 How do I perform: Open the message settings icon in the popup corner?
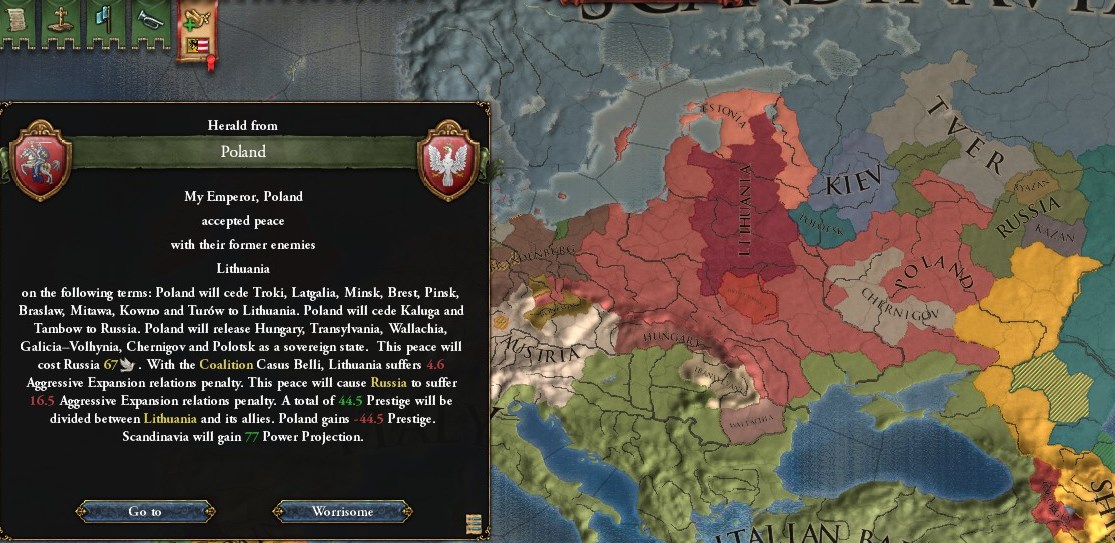click(474, 523)
